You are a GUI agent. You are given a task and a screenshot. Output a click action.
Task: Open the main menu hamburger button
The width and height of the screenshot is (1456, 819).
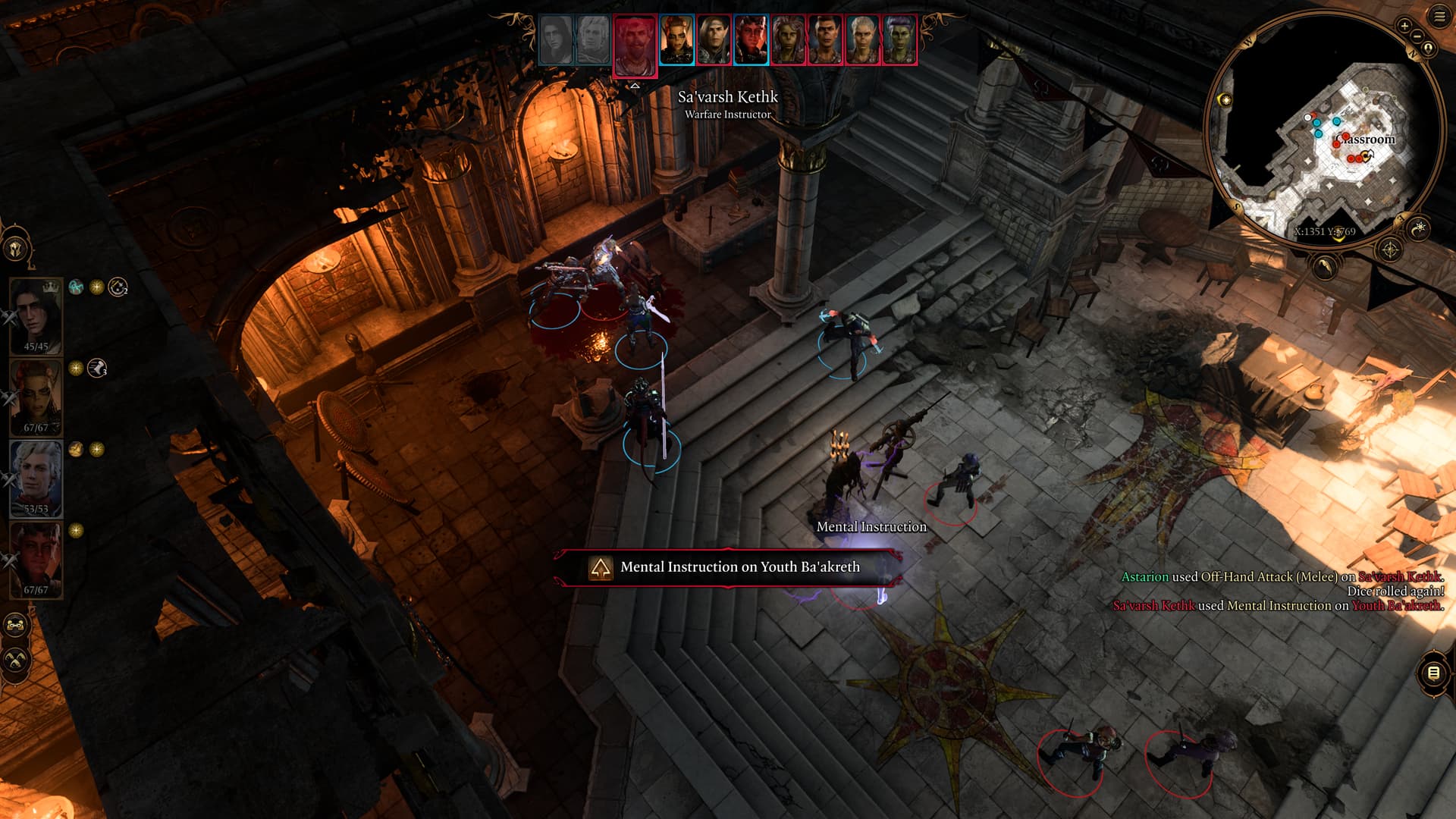pyautogui.click(x=1439, y=17)
